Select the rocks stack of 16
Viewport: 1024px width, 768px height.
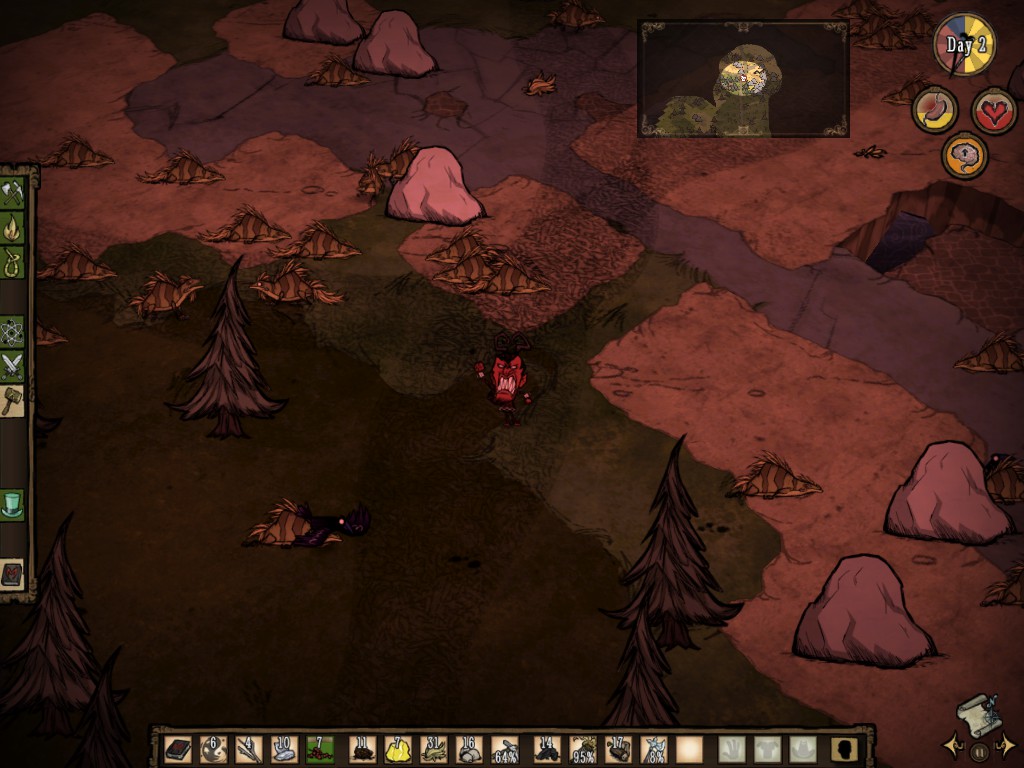(469, 749)
